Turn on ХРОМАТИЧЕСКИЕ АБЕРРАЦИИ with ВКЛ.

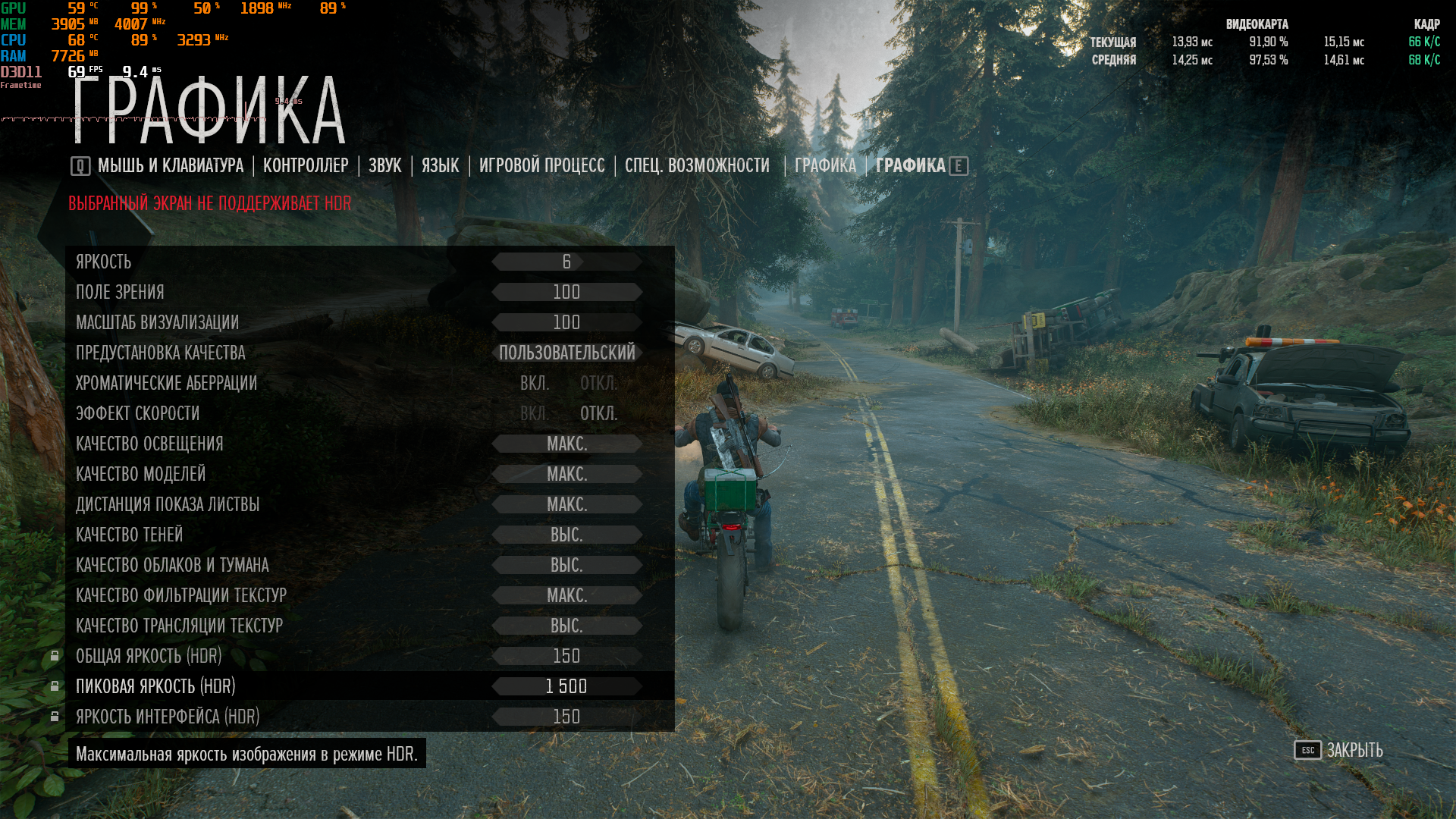click(535, 384)
